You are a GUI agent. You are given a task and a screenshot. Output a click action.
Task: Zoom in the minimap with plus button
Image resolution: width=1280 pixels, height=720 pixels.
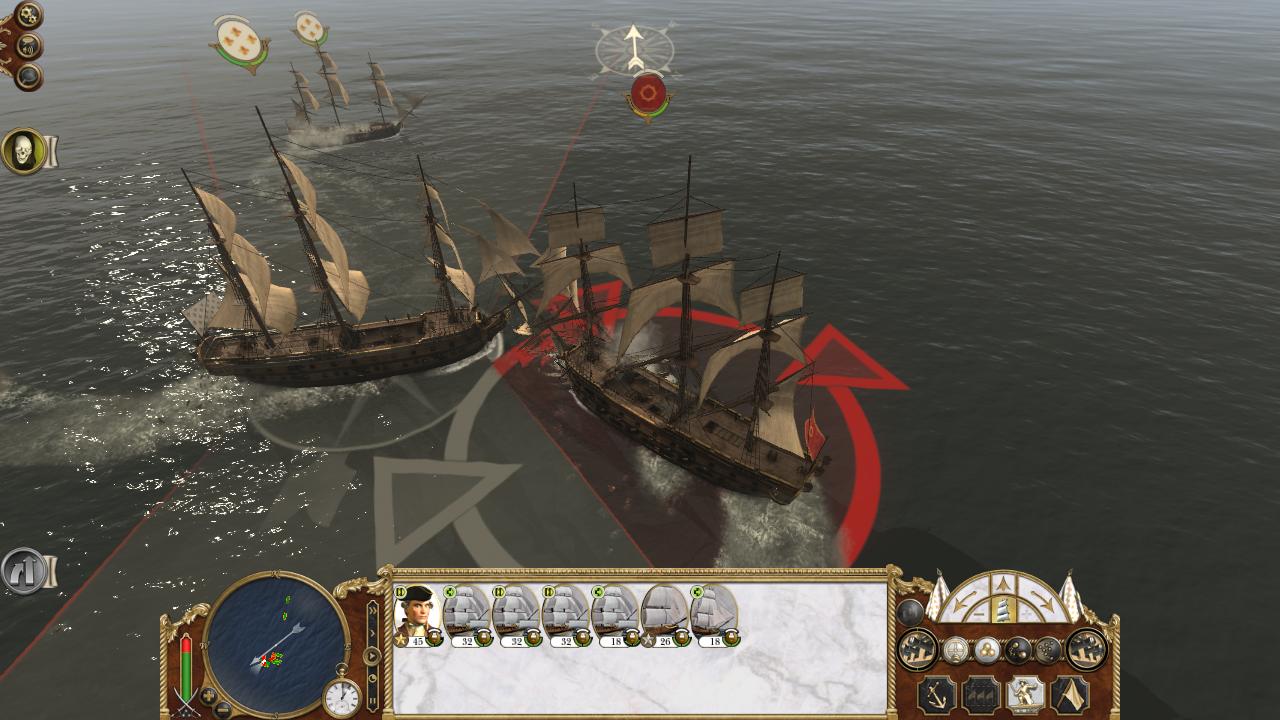(208, 694)
